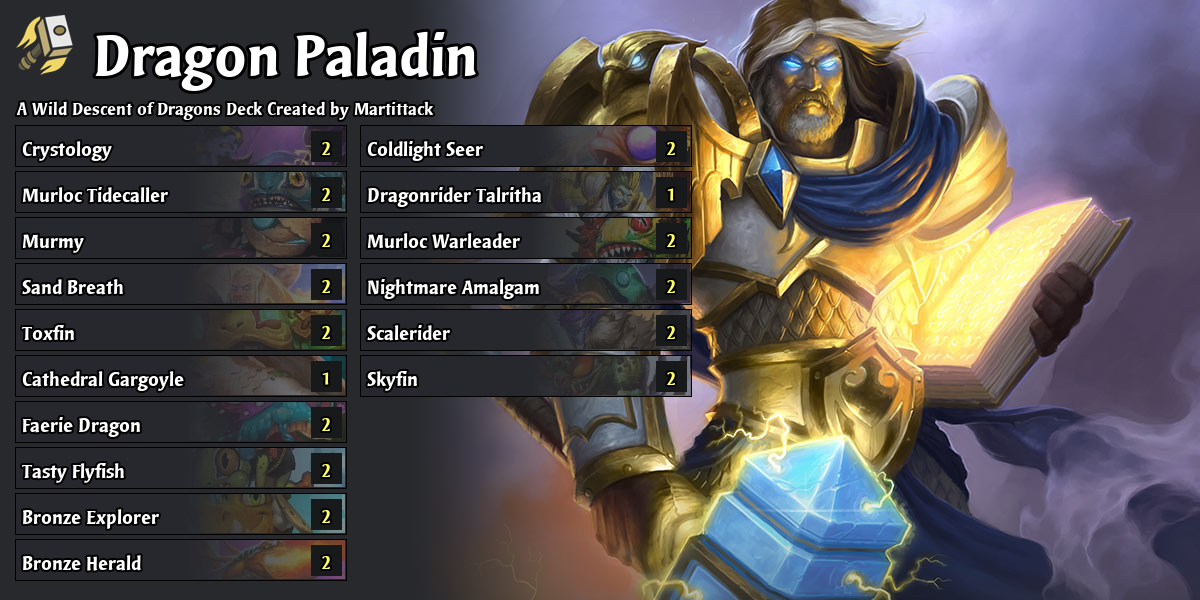Select the Dragonrider Talritha card row

click(525, 196)
